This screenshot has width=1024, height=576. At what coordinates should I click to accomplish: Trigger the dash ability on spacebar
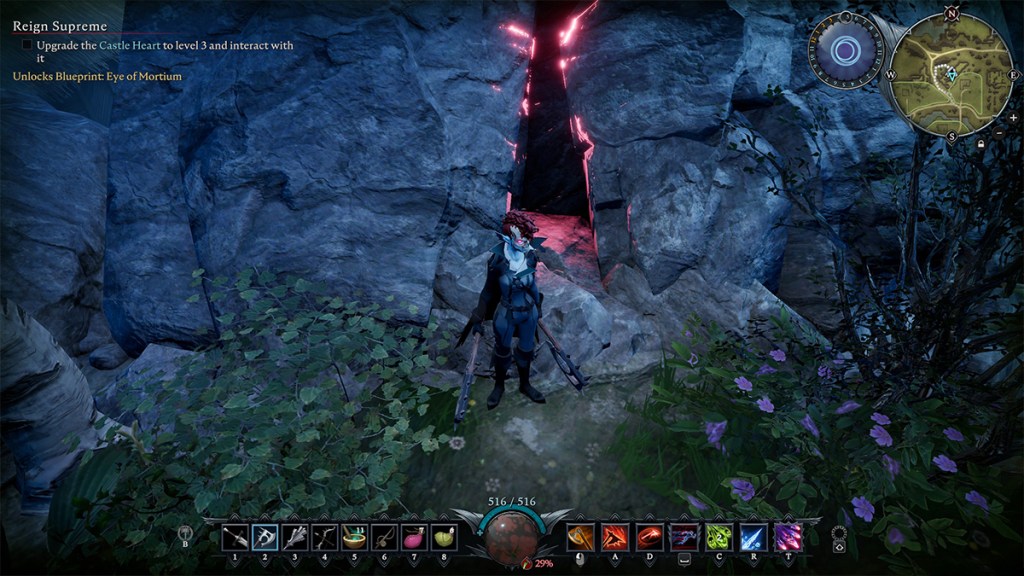coord(685,537)
